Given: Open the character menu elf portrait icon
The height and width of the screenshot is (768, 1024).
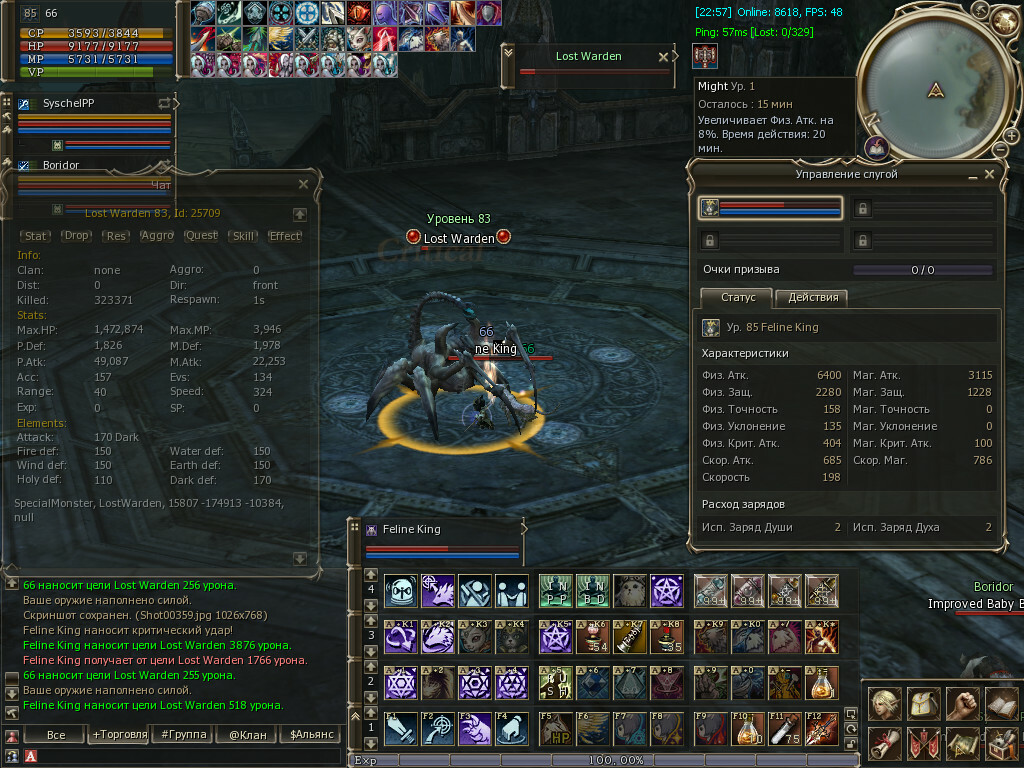Looking at the screenshot, I should (x=884, y=703).
